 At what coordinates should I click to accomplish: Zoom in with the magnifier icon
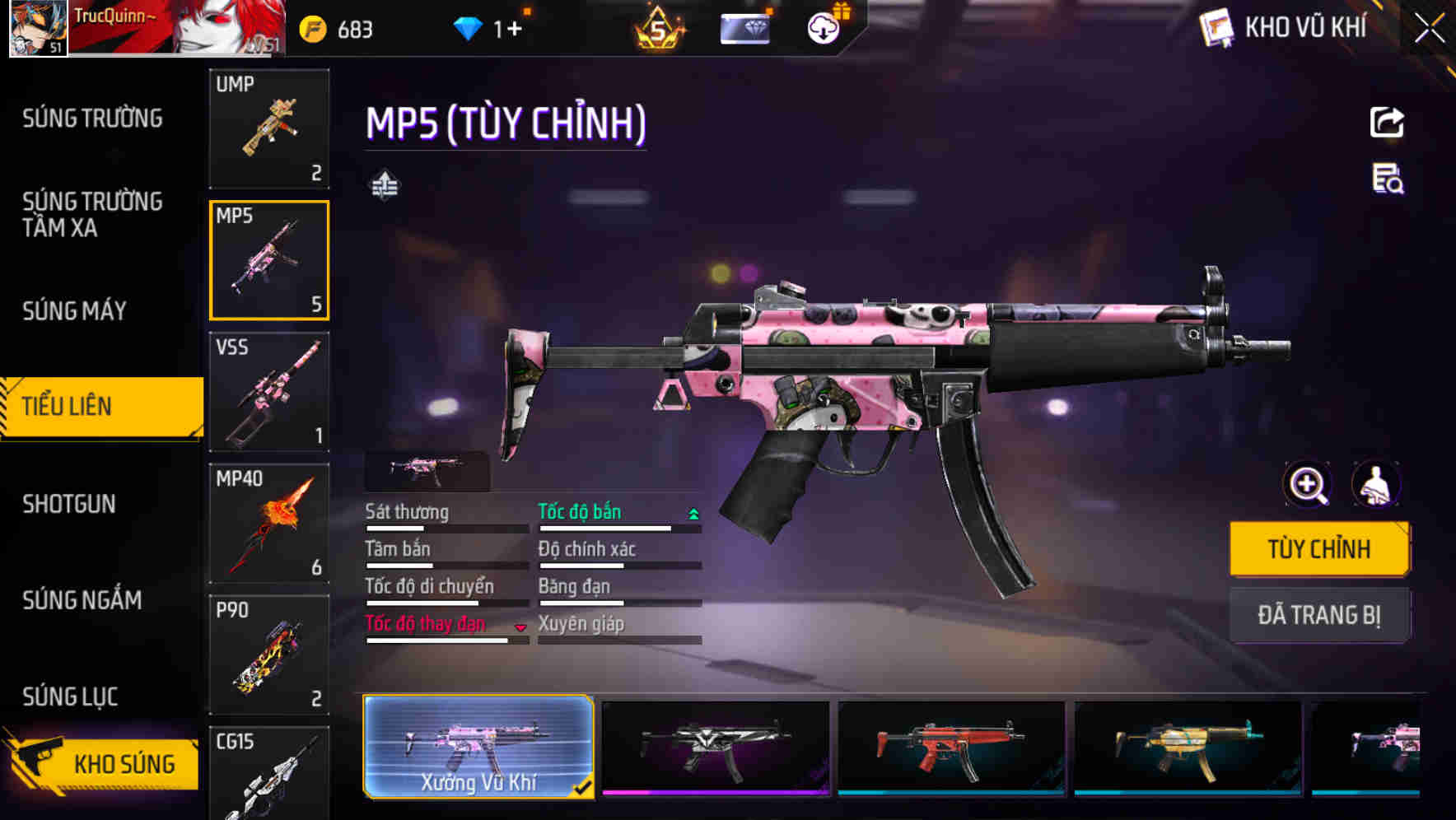(x=1307, y=484)
